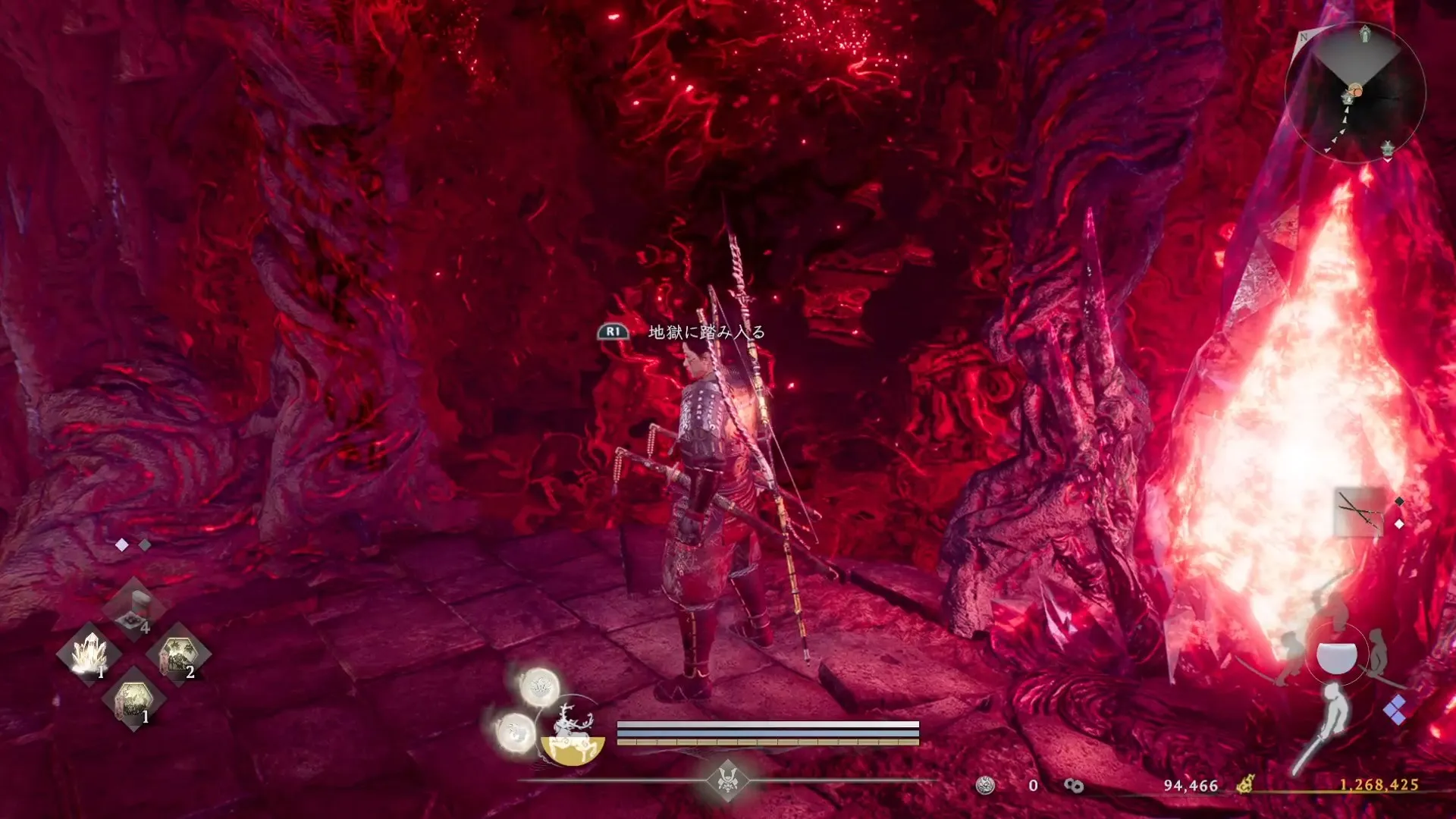This screenshot has width=1456, height=819.
Task: Click the blue four-diamond icon
Action: point(1394,711)
